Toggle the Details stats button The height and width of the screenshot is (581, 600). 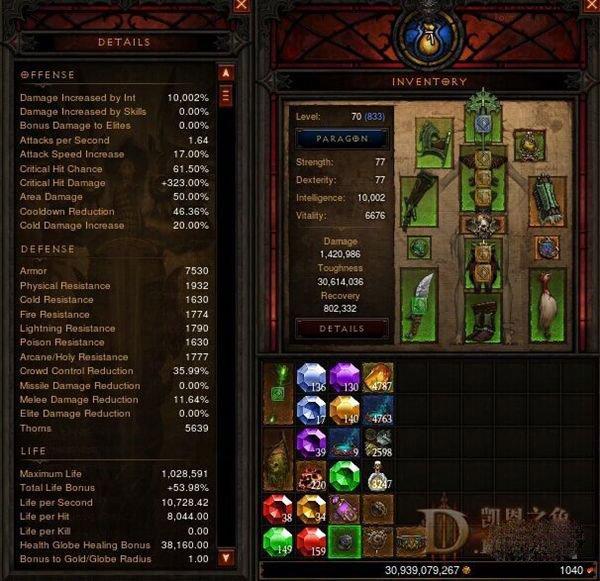pos(342,328)
